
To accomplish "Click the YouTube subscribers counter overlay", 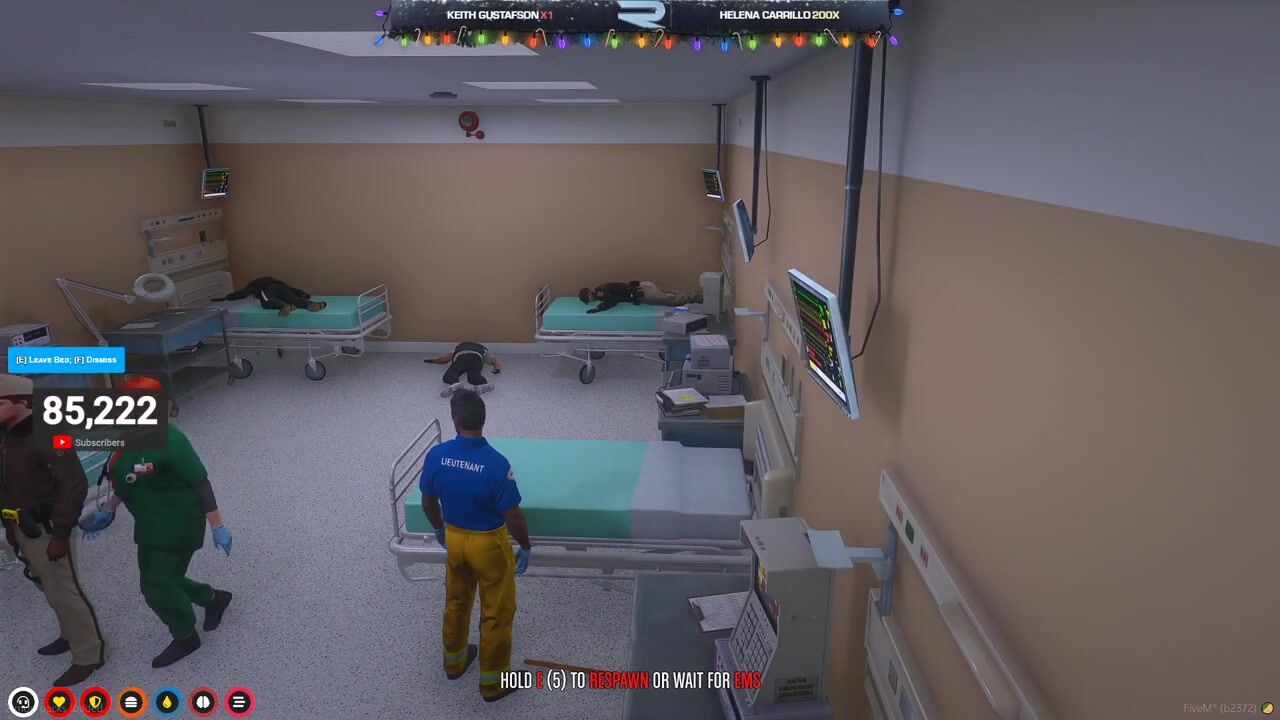I will tap(99, 420).
